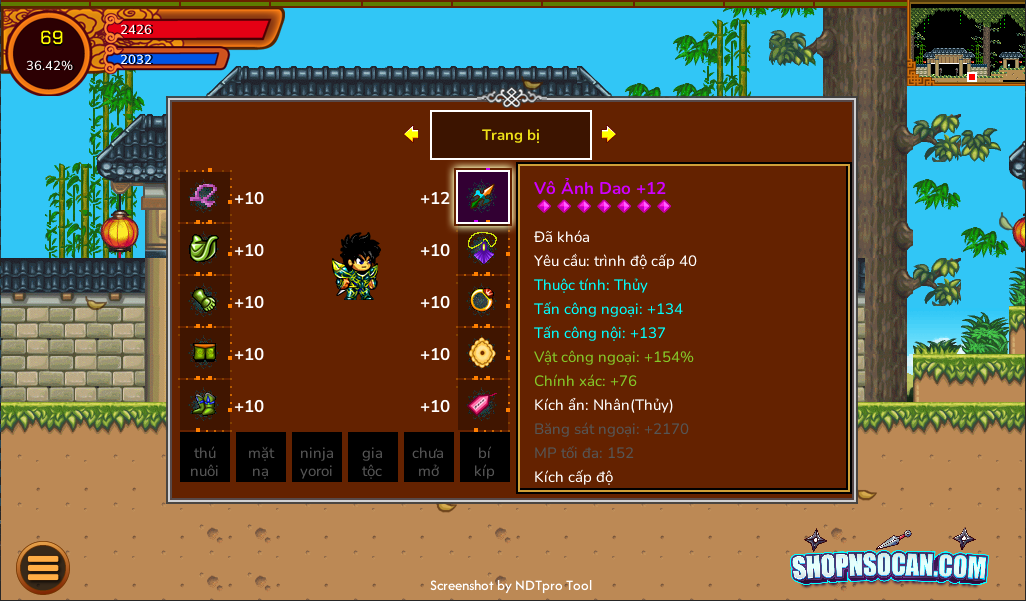Select the green gloves slot
This screenshot has height=601, width=1026.
(x=205, y=301)
